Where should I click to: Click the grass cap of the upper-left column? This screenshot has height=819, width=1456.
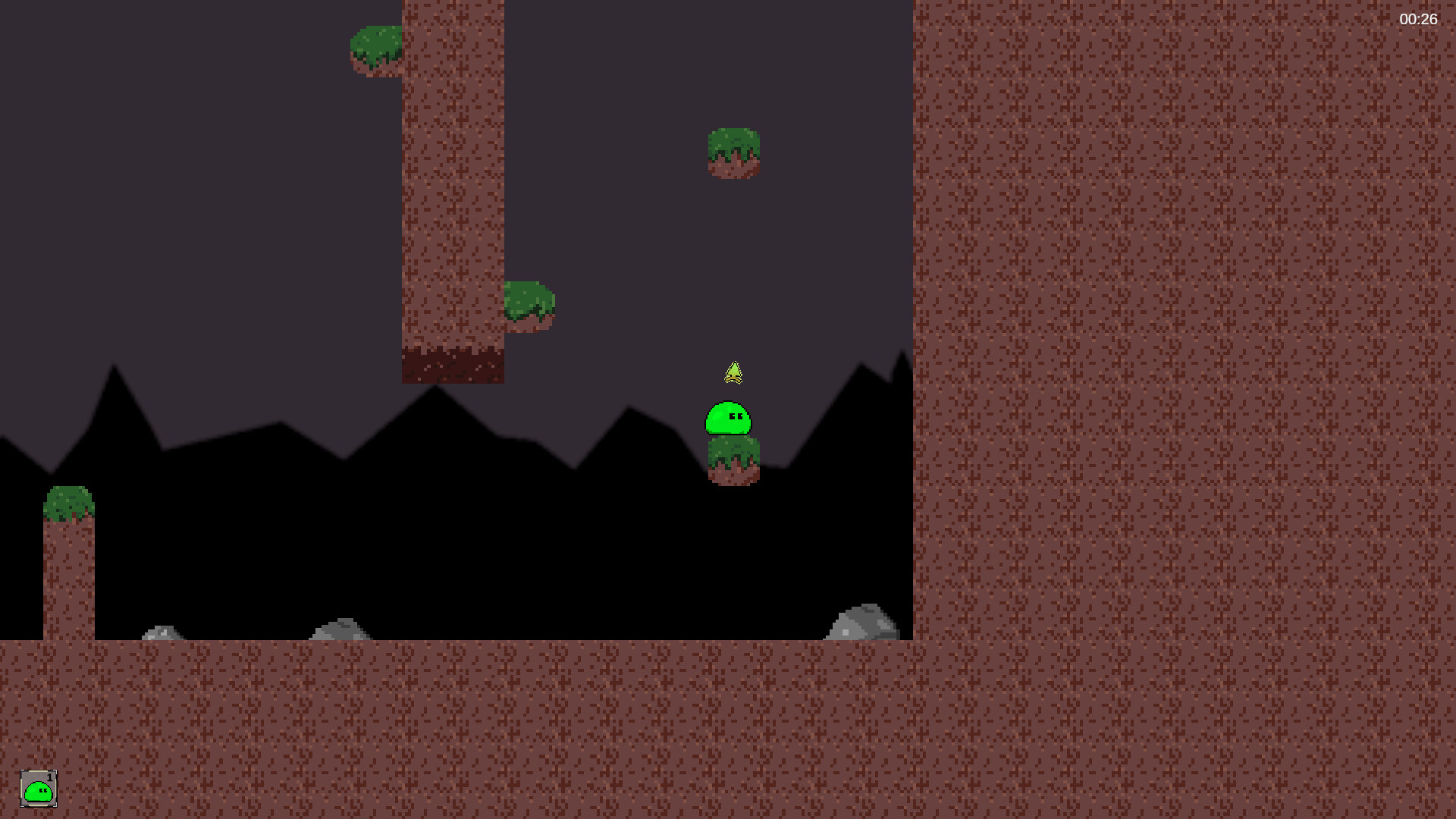[378, 49]
